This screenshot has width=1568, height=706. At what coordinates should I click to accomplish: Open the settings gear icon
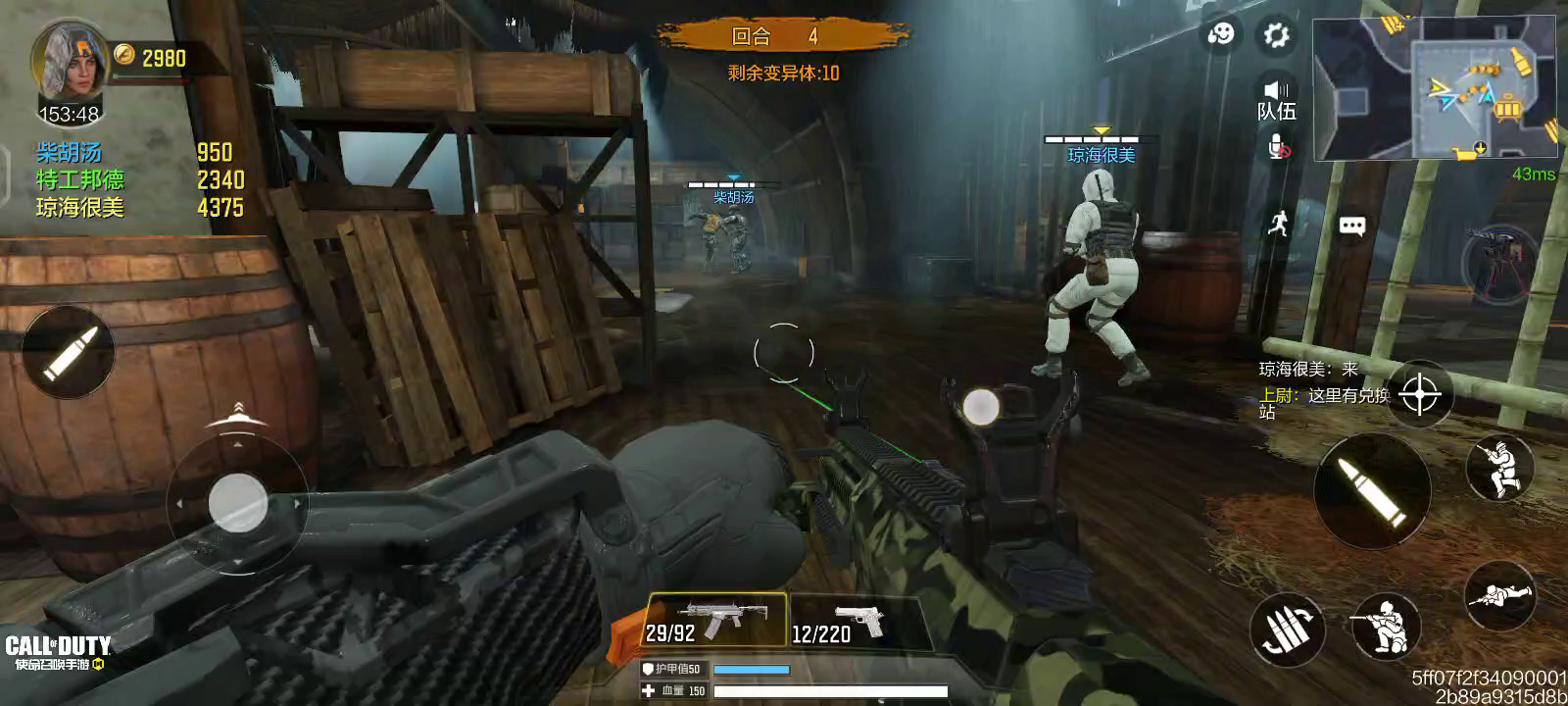1275,36
